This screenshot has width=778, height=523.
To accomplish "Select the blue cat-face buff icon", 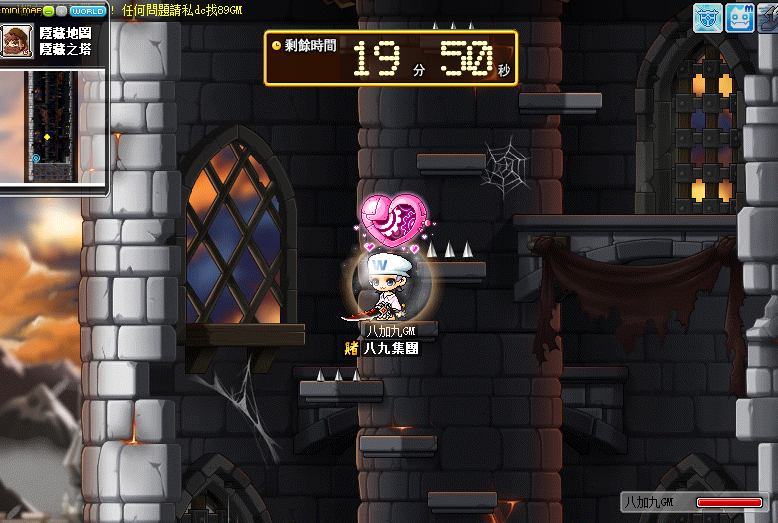I will coord(740,18).
